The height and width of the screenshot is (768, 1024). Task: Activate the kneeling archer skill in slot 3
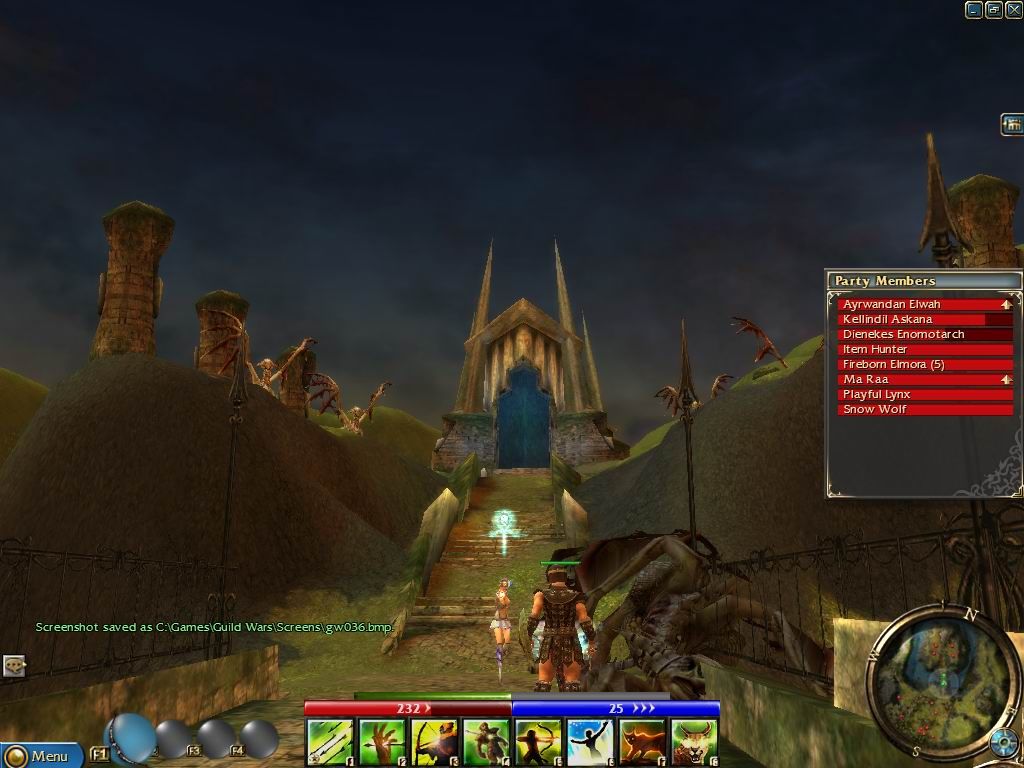click(434, 743)
